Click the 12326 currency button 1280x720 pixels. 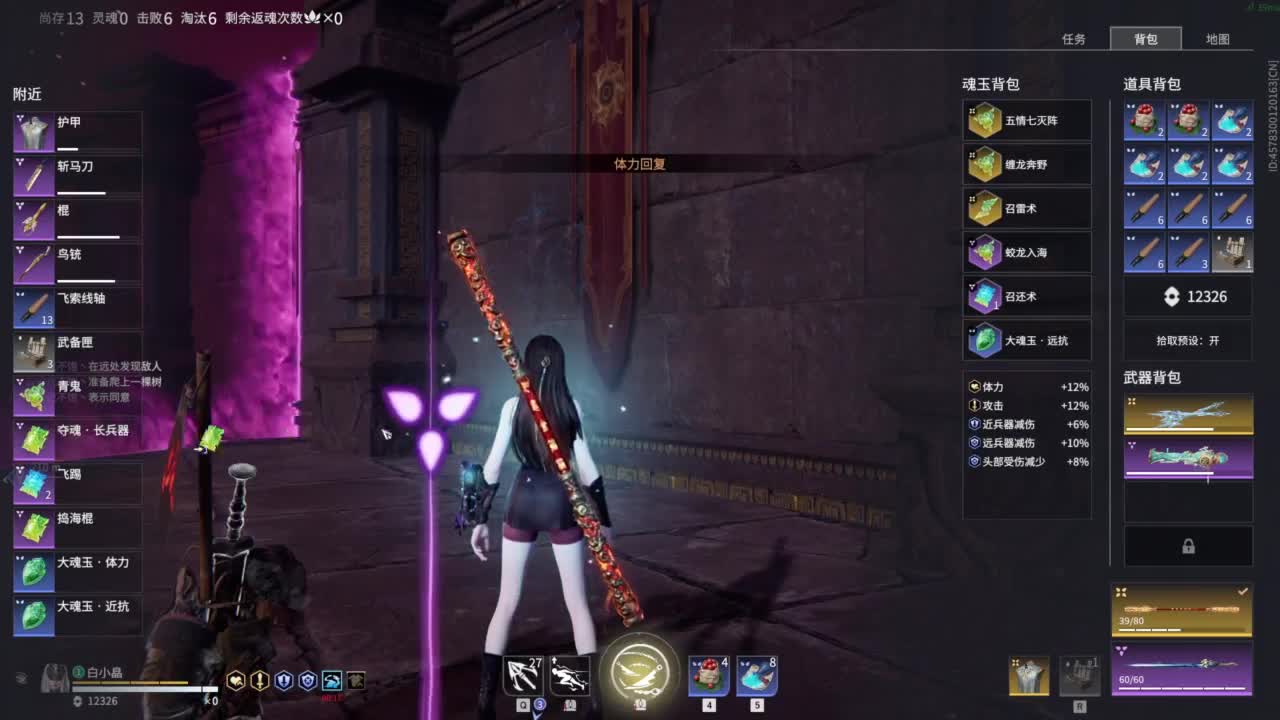(x=1188, y=296)
